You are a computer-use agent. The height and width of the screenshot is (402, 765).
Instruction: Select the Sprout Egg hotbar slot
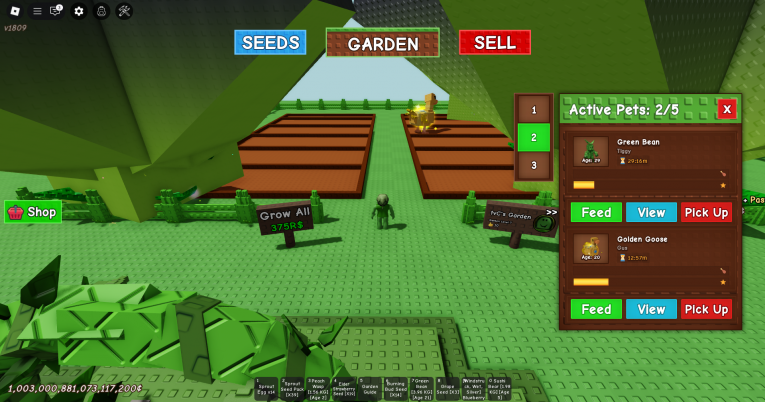pyautogui.click(x=265, y=389)
